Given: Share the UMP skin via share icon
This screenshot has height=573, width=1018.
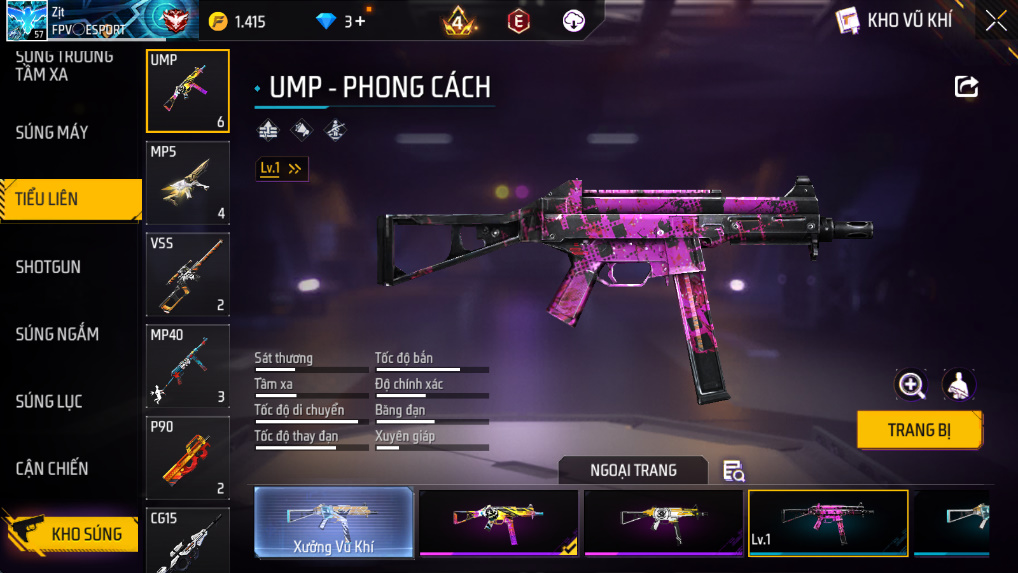Looking at the screenshot, I should pos(966,87).
